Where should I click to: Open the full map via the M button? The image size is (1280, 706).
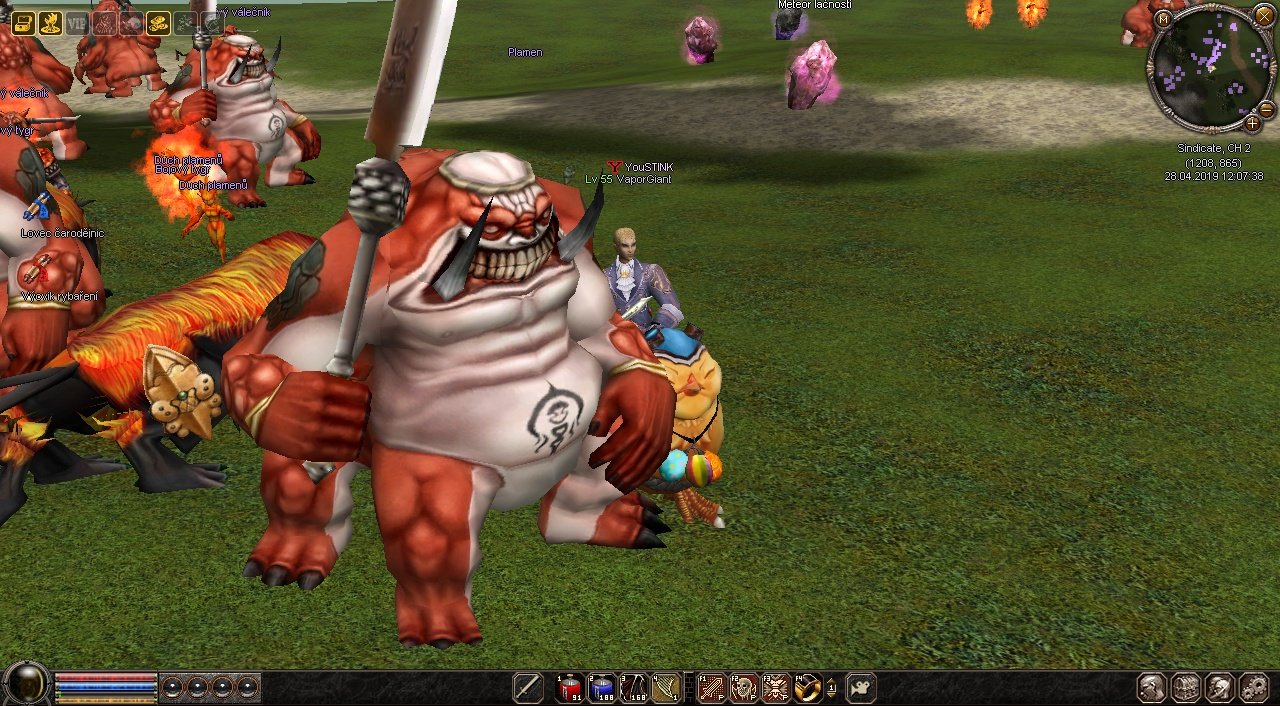pyautogui.click(x=1163, y=18)
